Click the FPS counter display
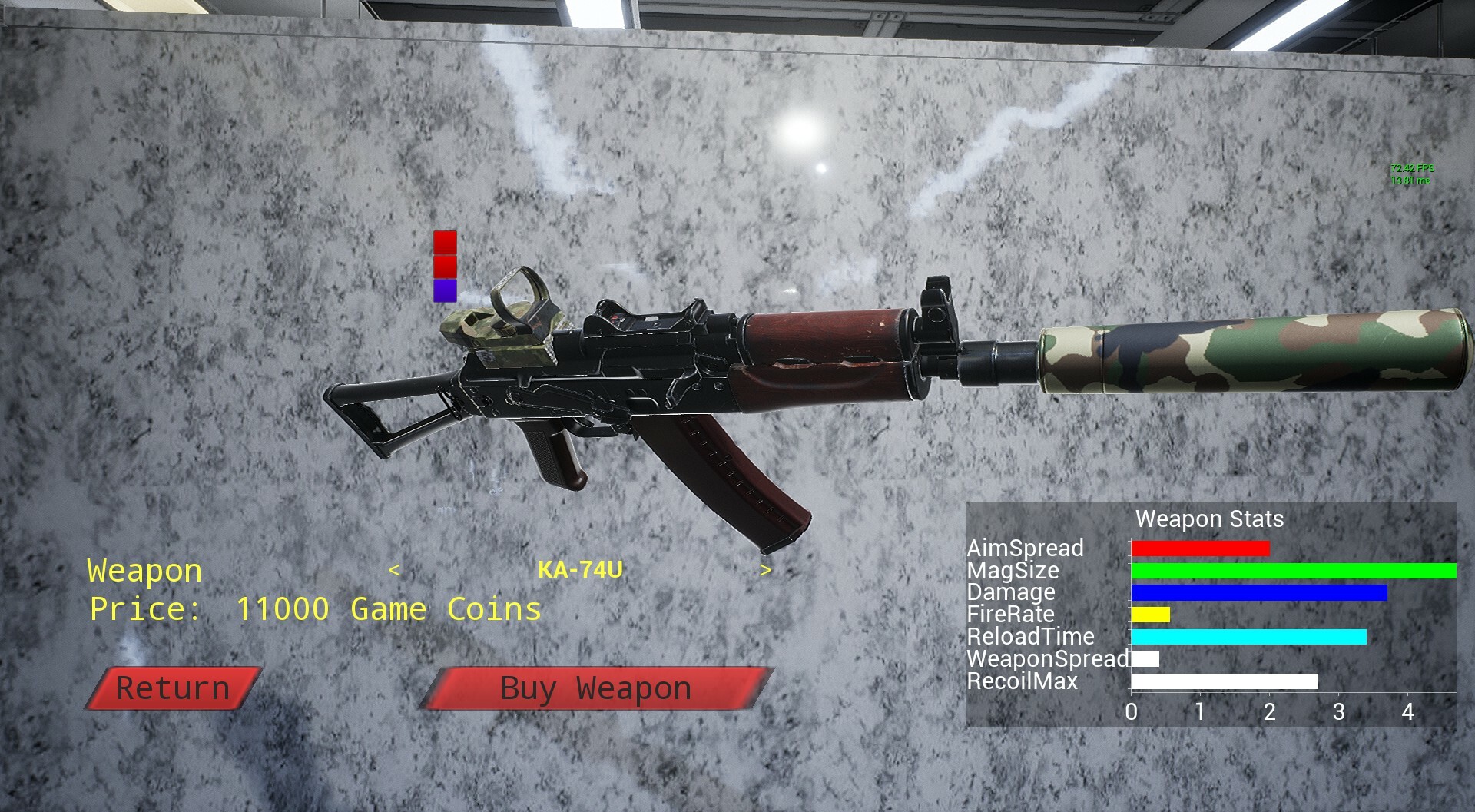The width and height of the screenshot is (1475, 812). point(1414,167)
